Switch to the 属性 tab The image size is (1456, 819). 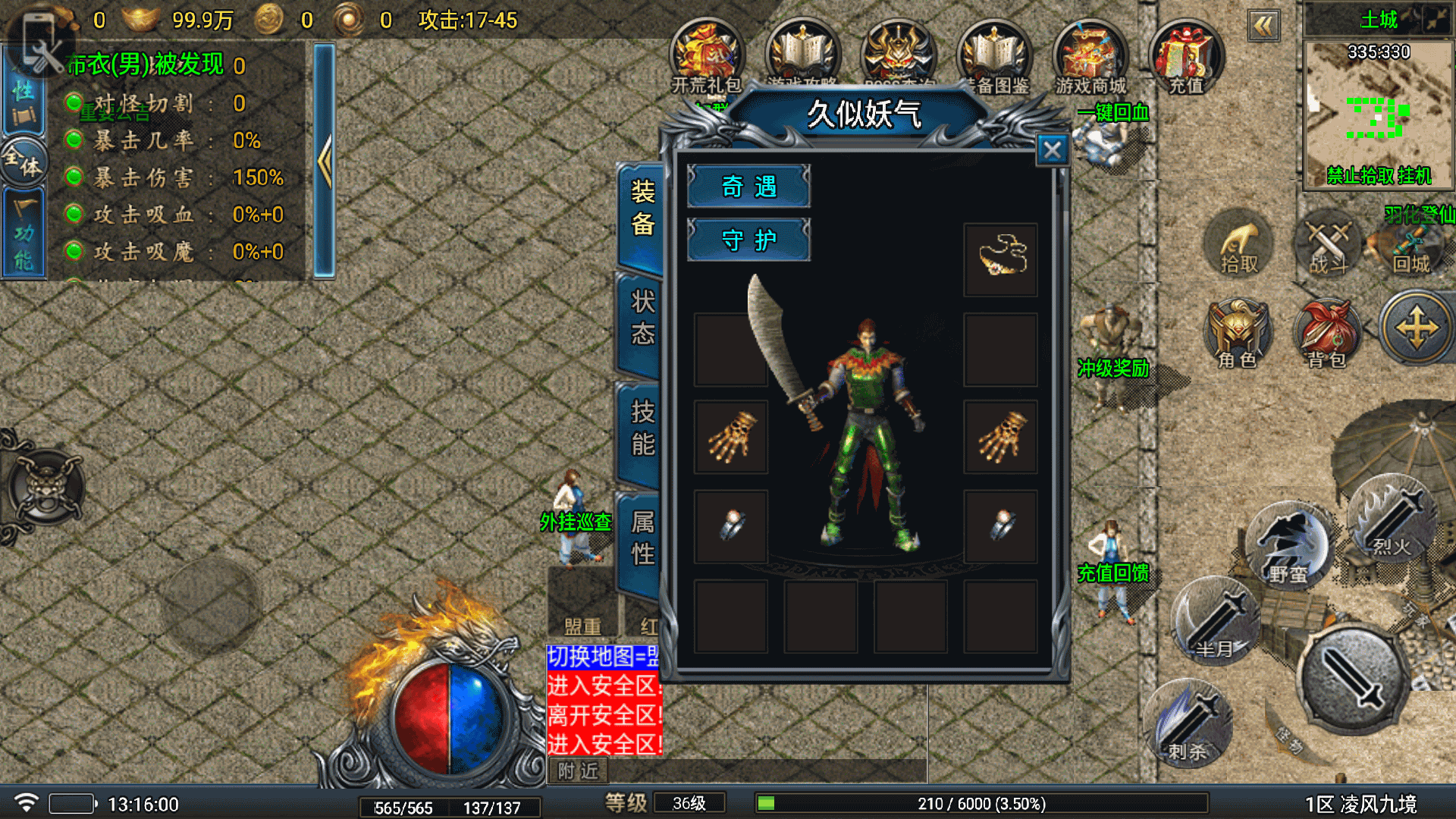click(642, 538)
